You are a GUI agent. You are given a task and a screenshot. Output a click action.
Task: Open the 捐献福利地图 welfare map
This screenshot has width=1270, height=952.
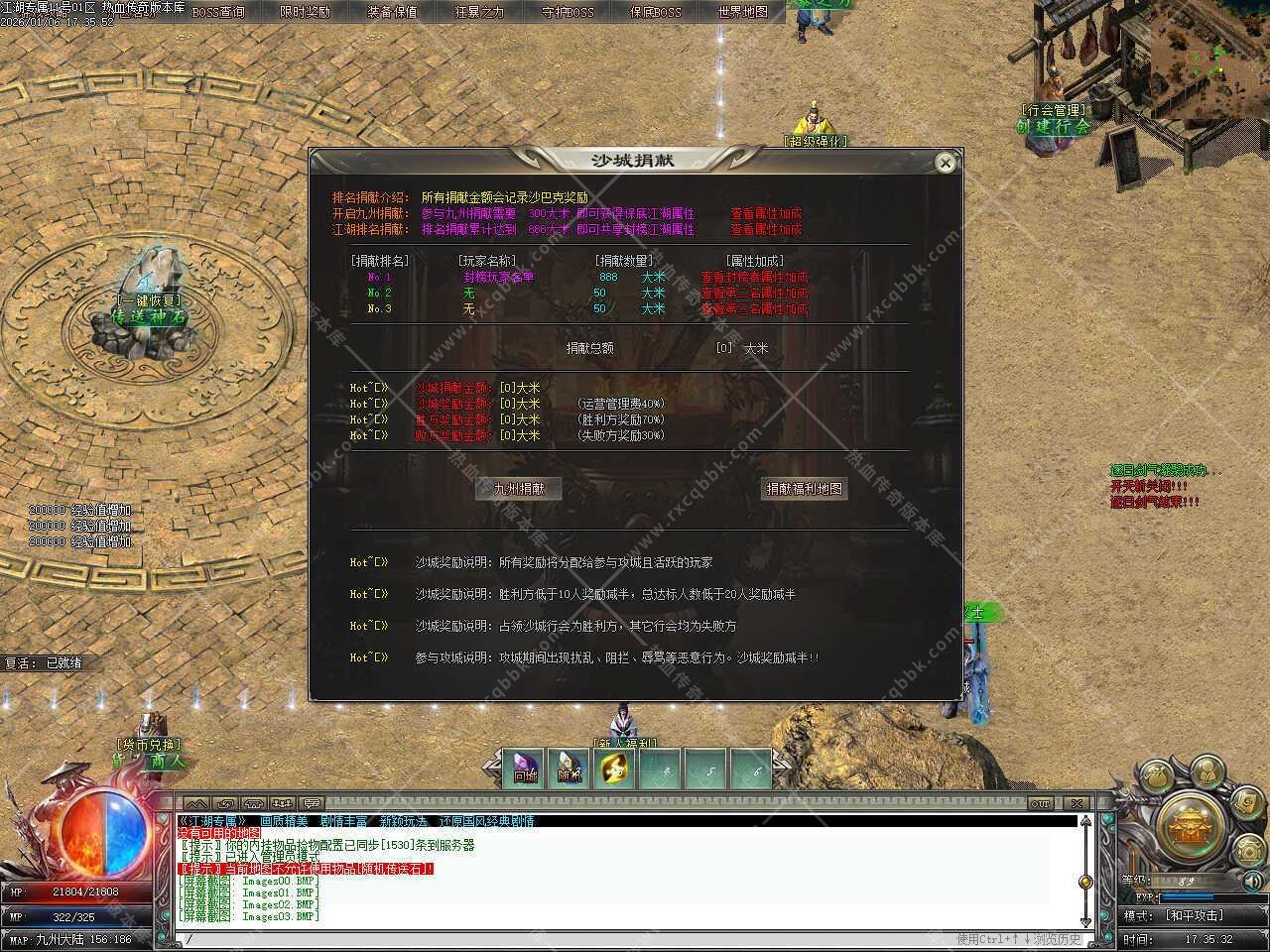(x=804, y=489)
